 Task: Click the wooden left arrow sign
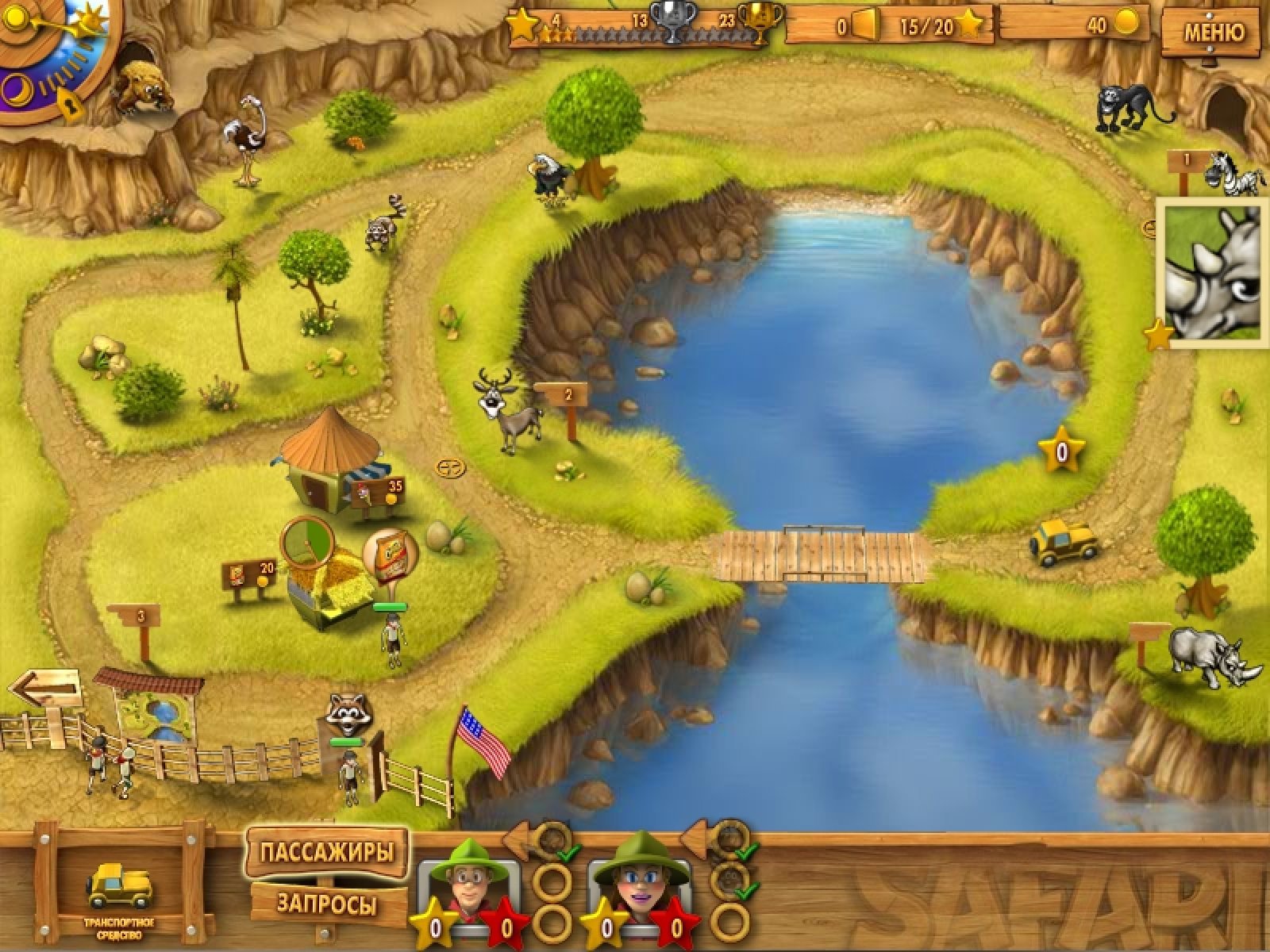point(46,689)
